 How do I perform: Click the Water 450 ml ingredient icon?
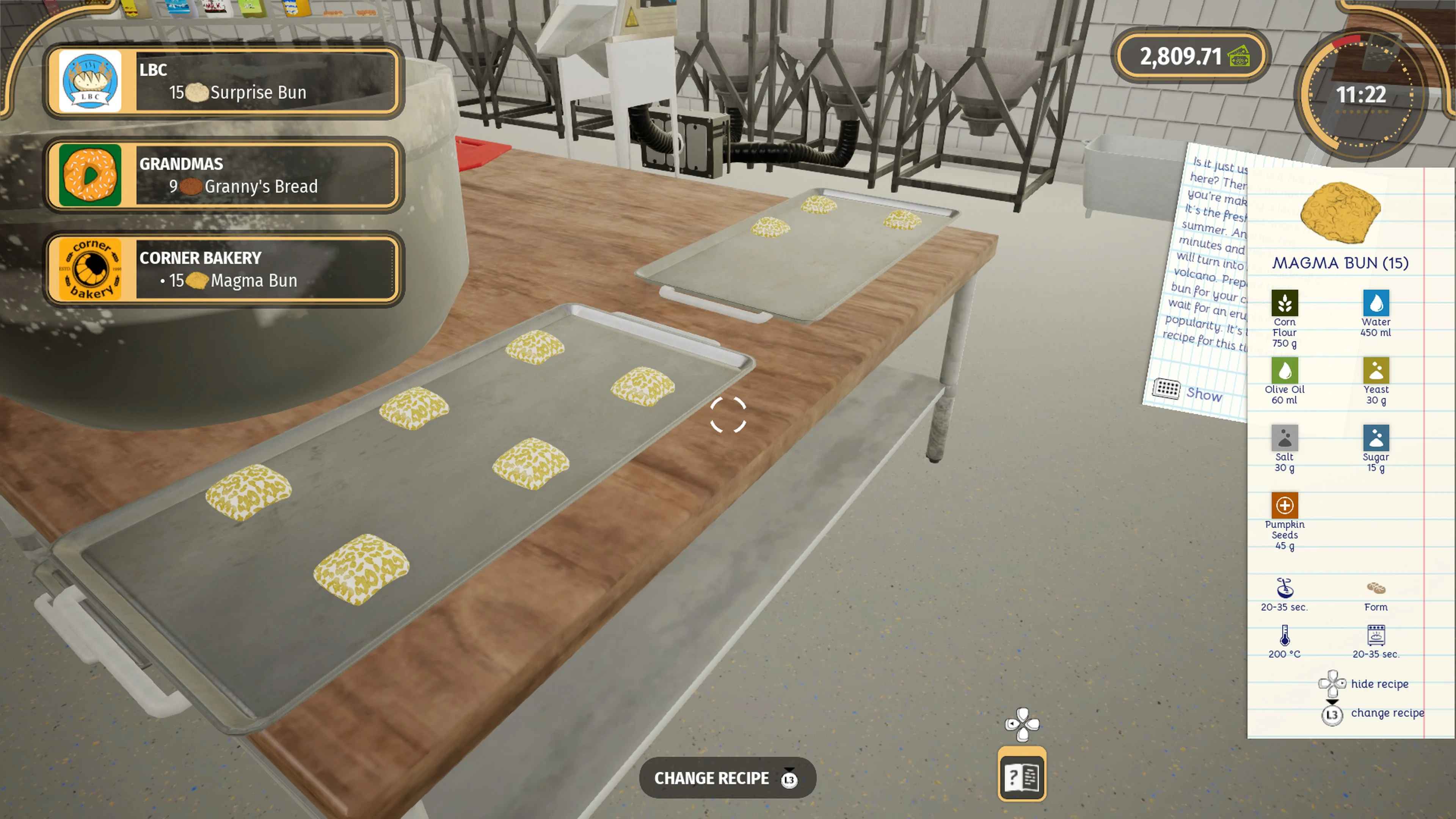(x=1376, y=303)
